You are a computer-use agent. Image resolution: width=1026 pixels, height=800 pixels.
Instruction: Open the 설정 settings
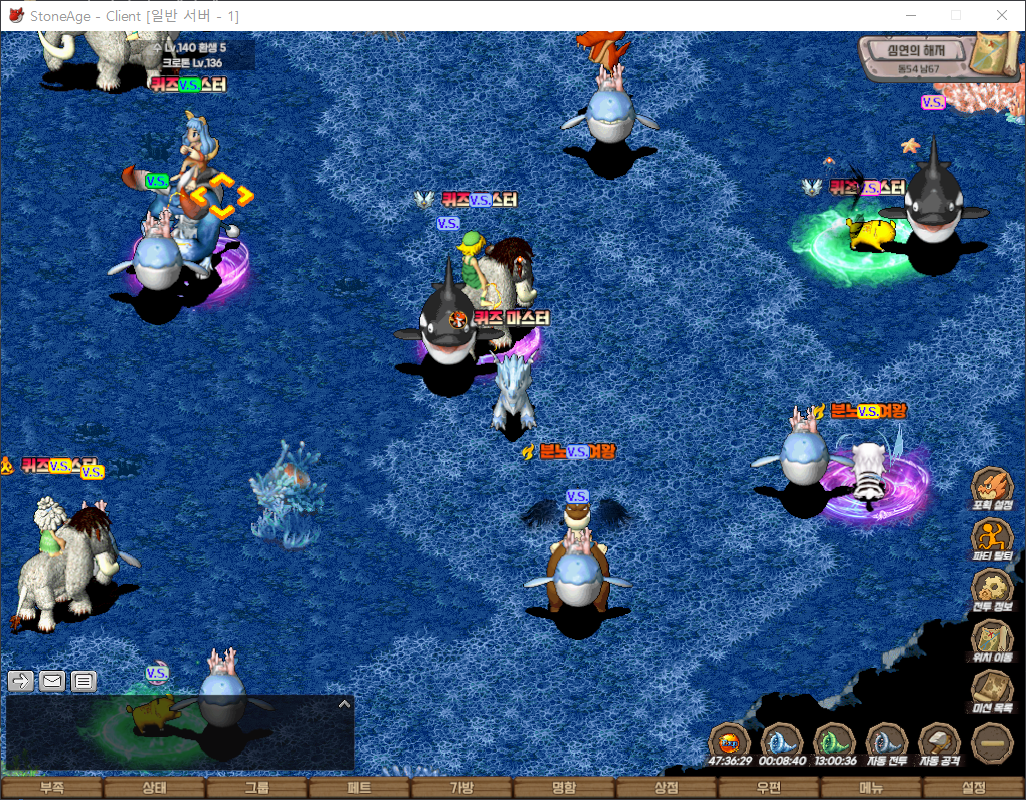click(974, 788)
